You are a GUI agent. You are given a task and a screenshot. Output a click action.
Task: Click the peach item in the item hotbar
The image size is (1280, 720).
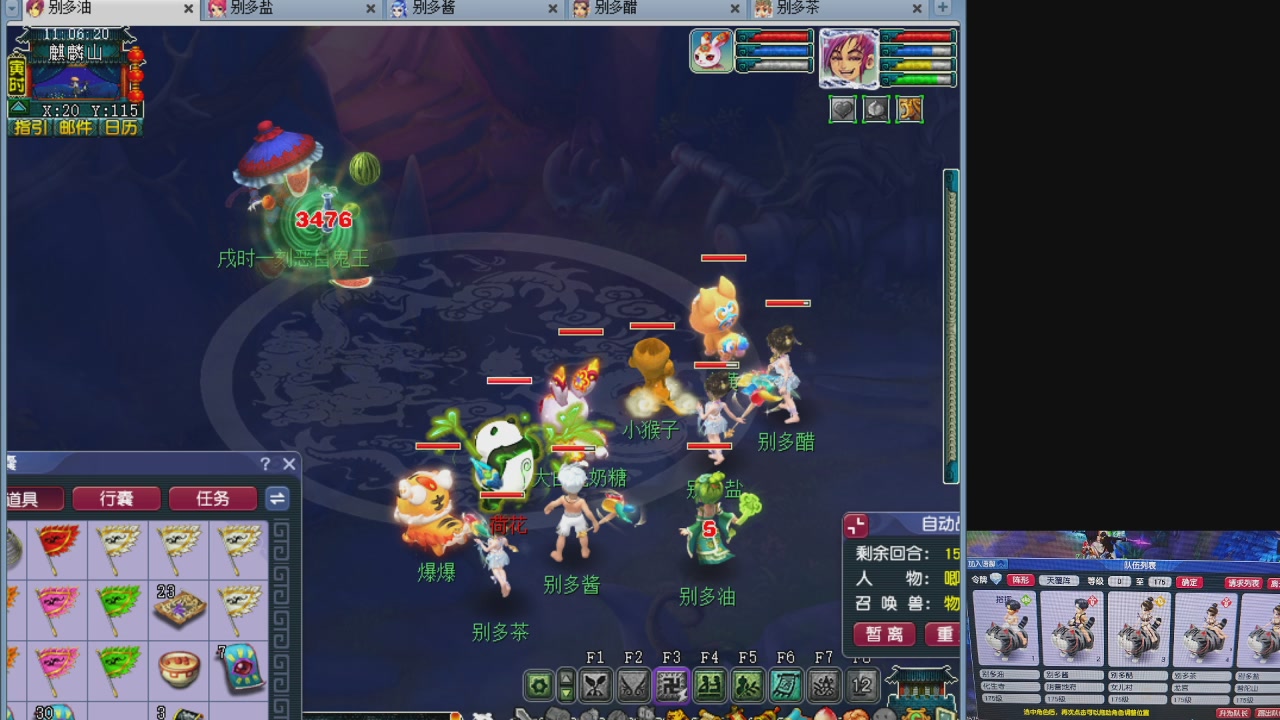coord(827,714)
